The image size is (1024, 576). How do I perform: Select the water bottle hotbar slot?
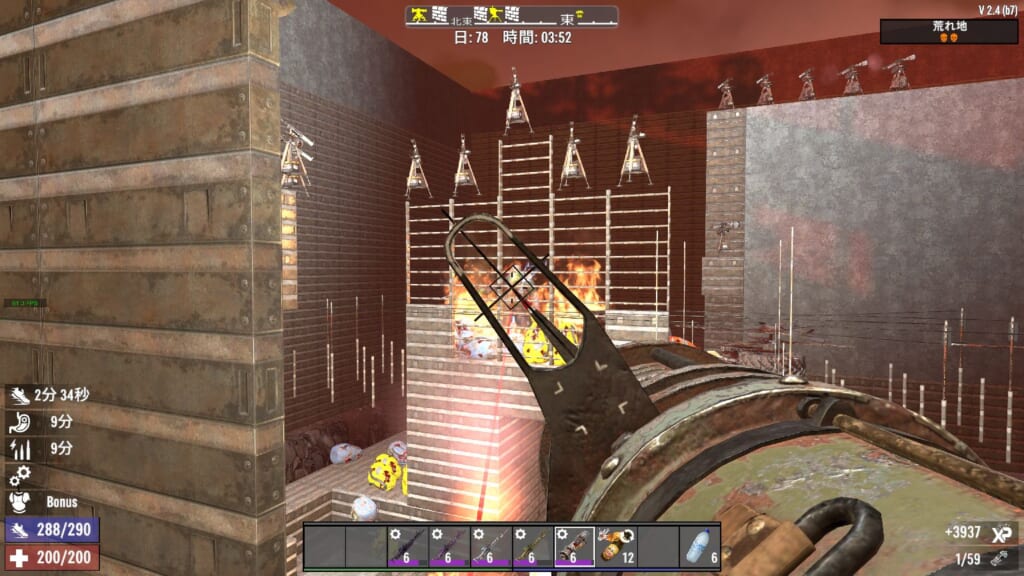[700, 547]
